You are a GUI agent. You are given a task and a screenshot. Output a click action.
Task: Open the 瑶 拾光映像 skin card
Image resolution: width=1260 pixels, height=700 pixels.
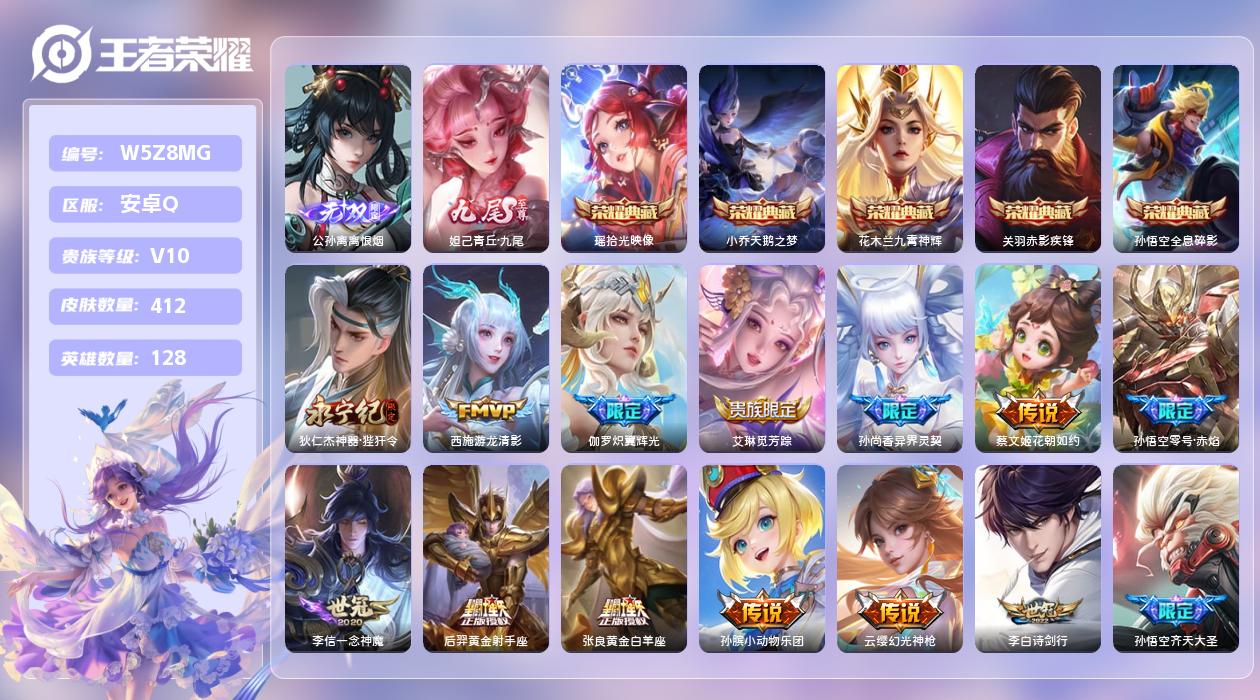tap(624, 158)
